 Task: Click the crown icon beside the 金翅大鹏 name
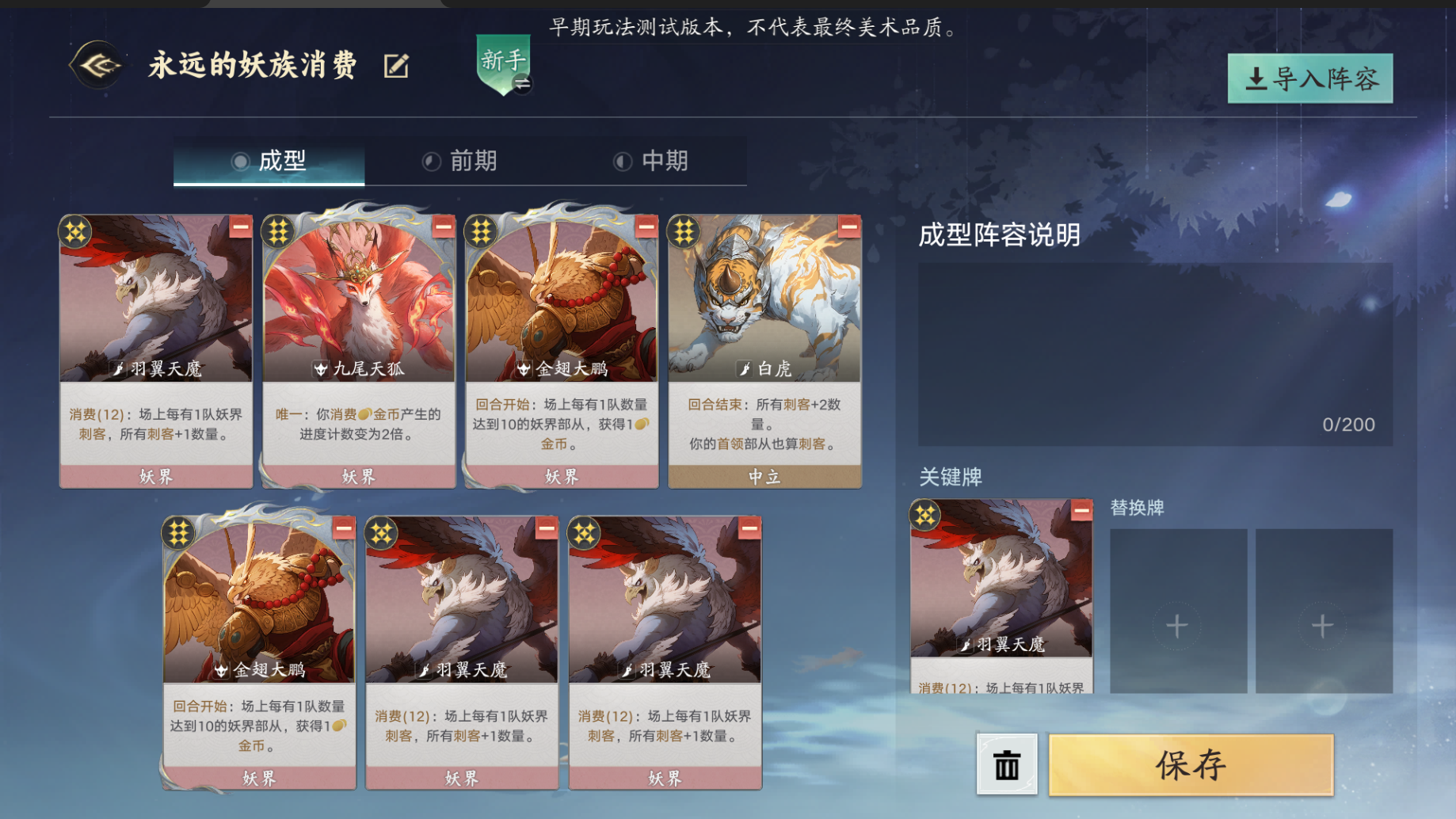pos(523,368)
